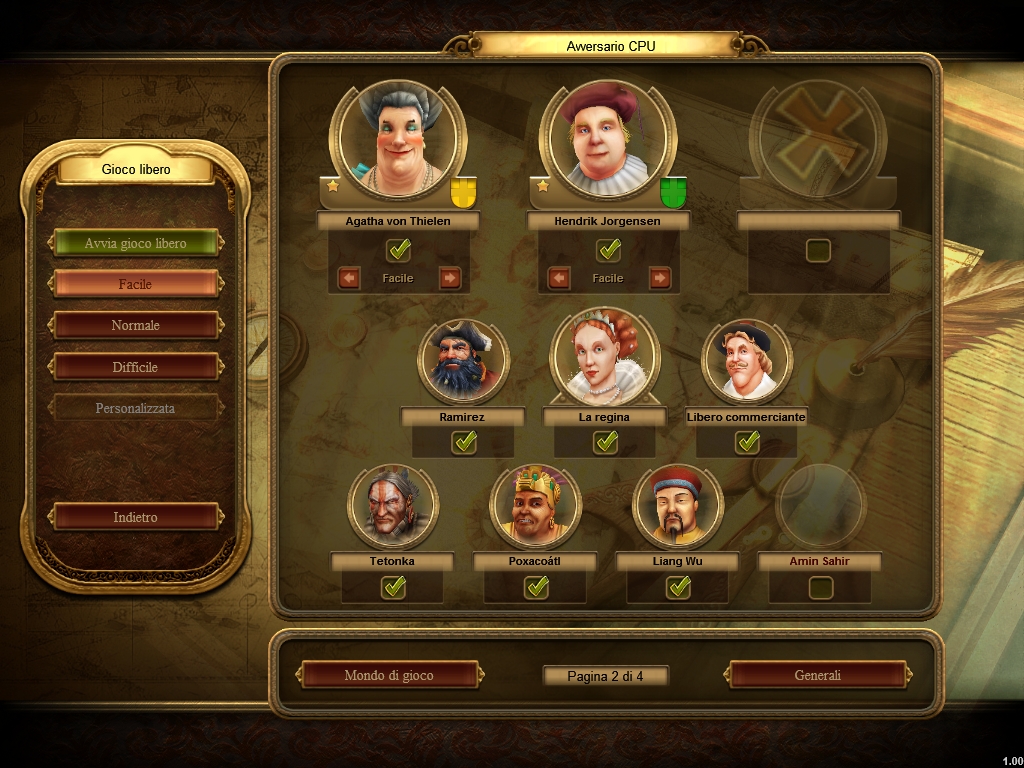Viewport: 1024px width, 768px height.
Task: Pick the Difficile difficulty preset
Action: (135, 367)
